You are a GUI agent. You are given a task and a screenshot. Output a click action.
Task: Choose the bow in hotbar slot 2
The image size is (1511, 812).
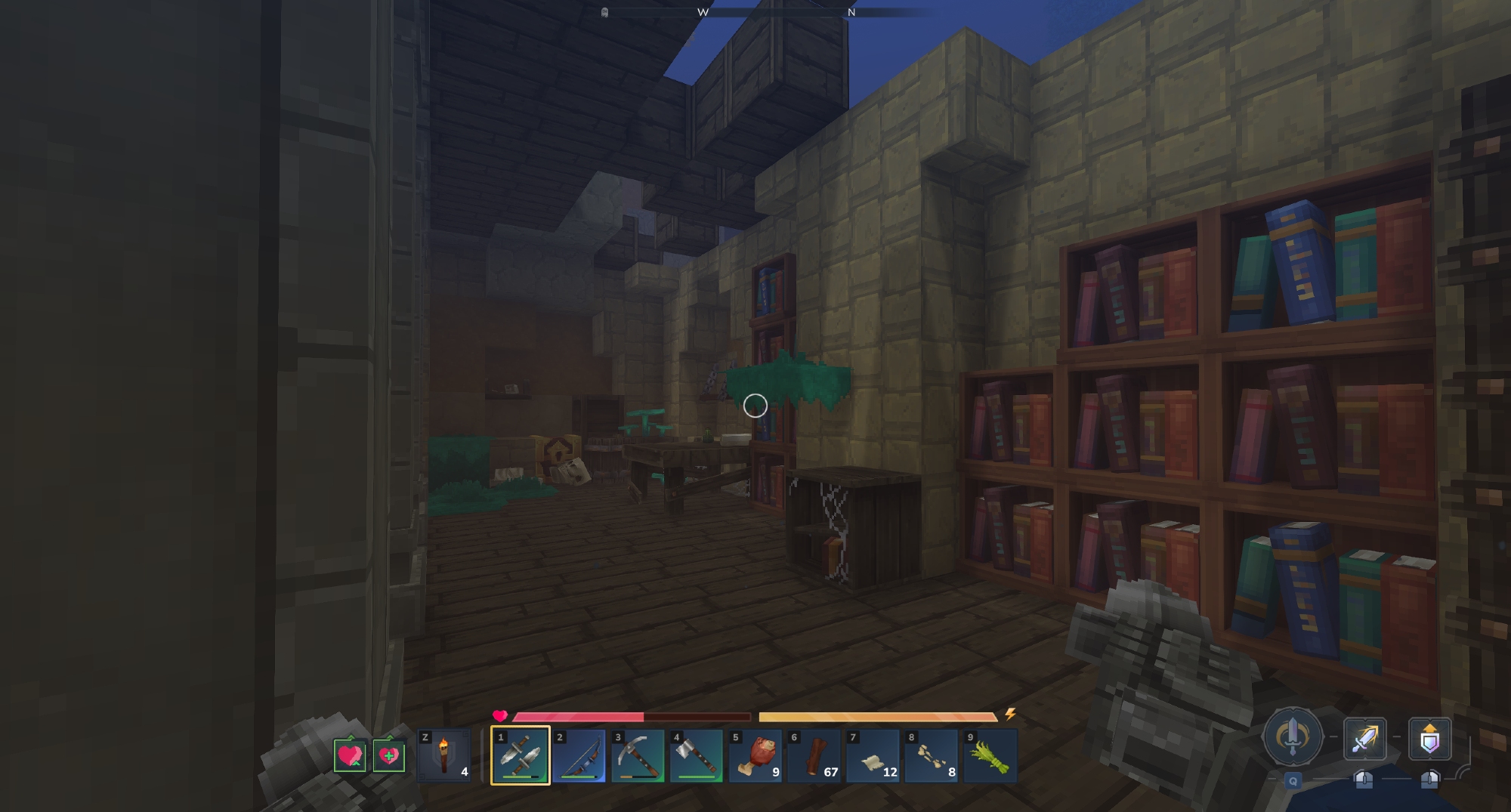tap(579, 755)
